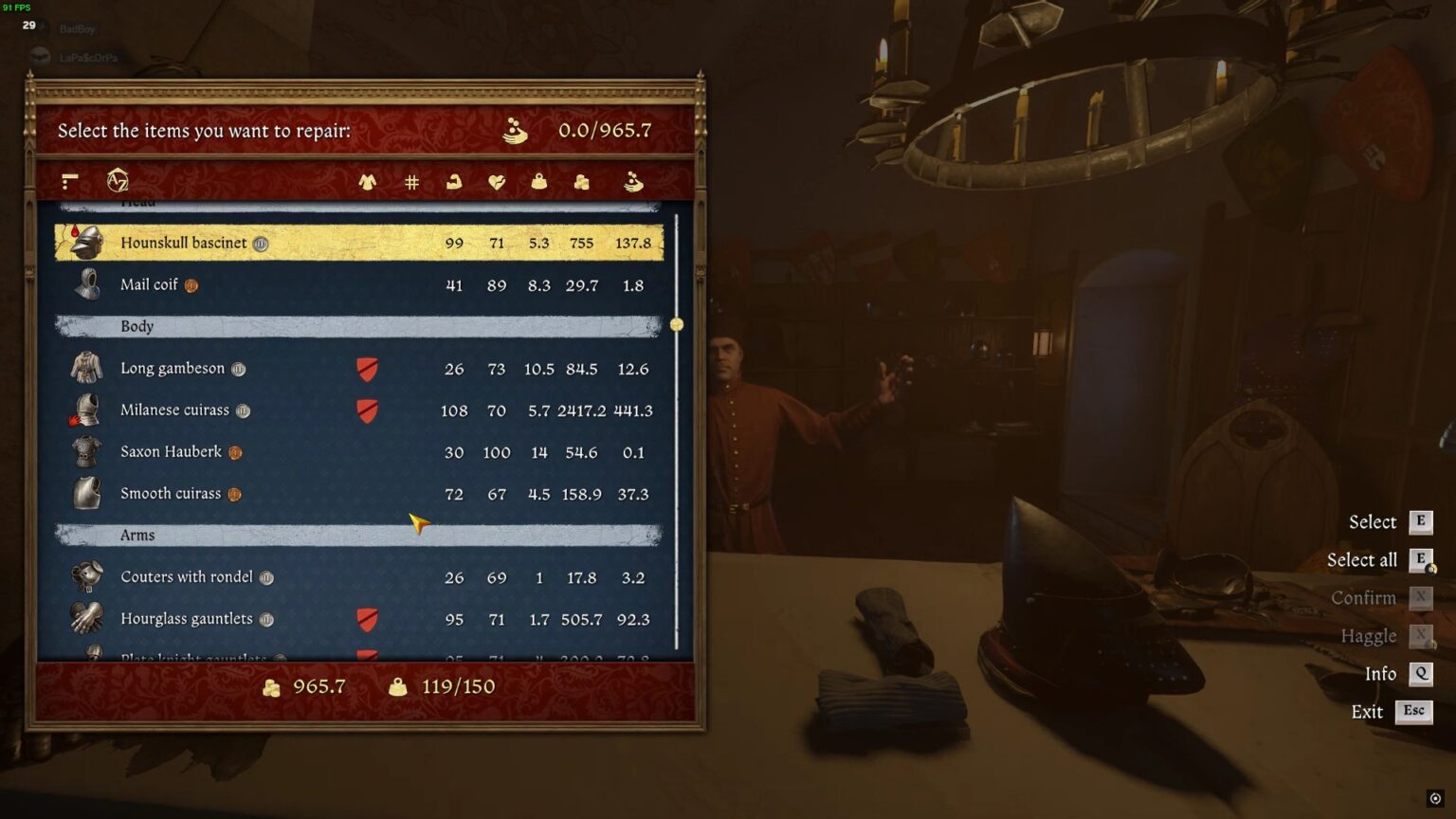Click the scrollbar handle on the item list

(x=677, y=324)
